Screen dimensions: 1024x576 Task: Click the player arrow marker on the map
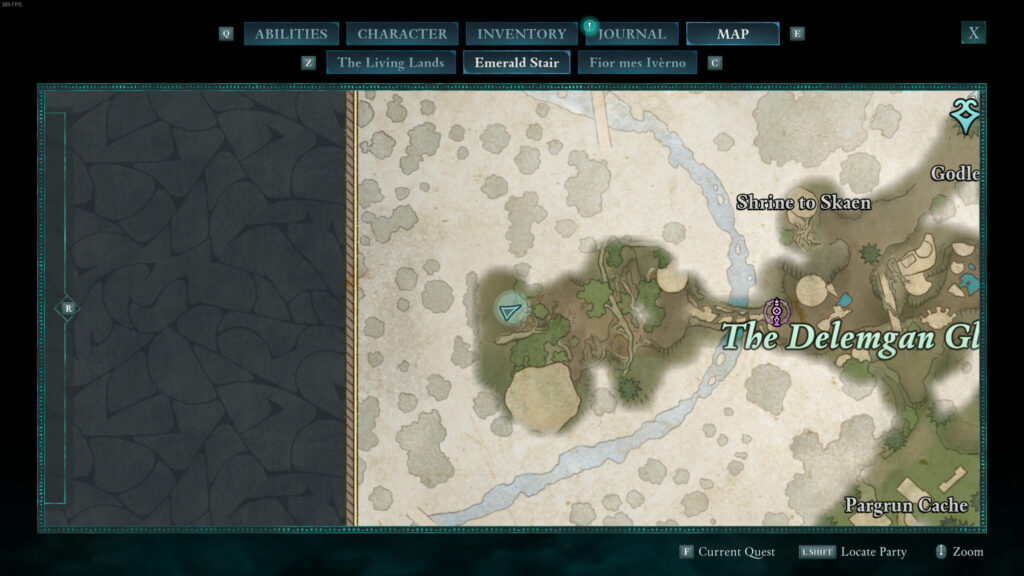512,312
